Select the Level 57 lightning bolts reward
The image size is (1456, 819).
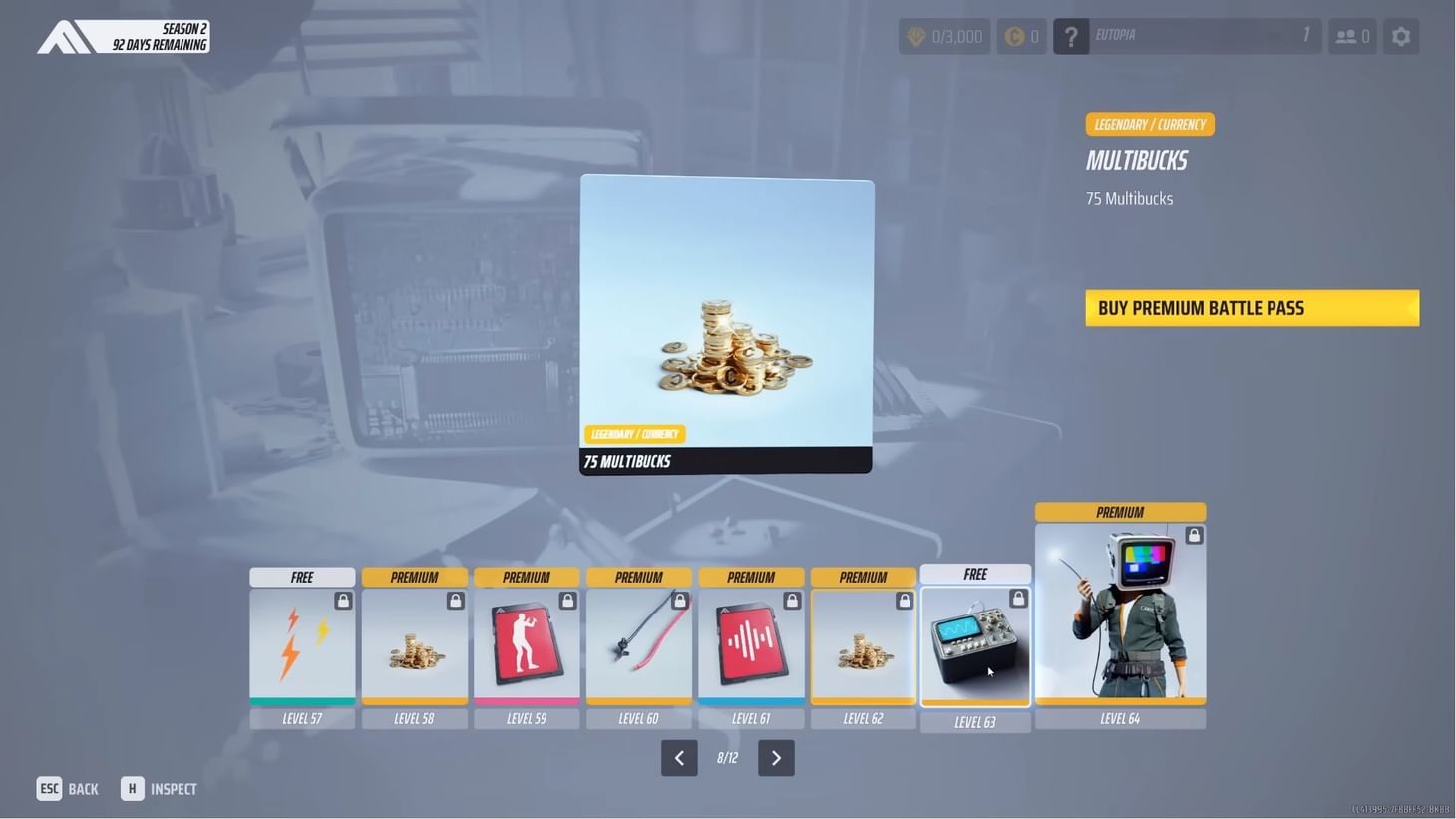pyautogui.click(x=302, y=645)
